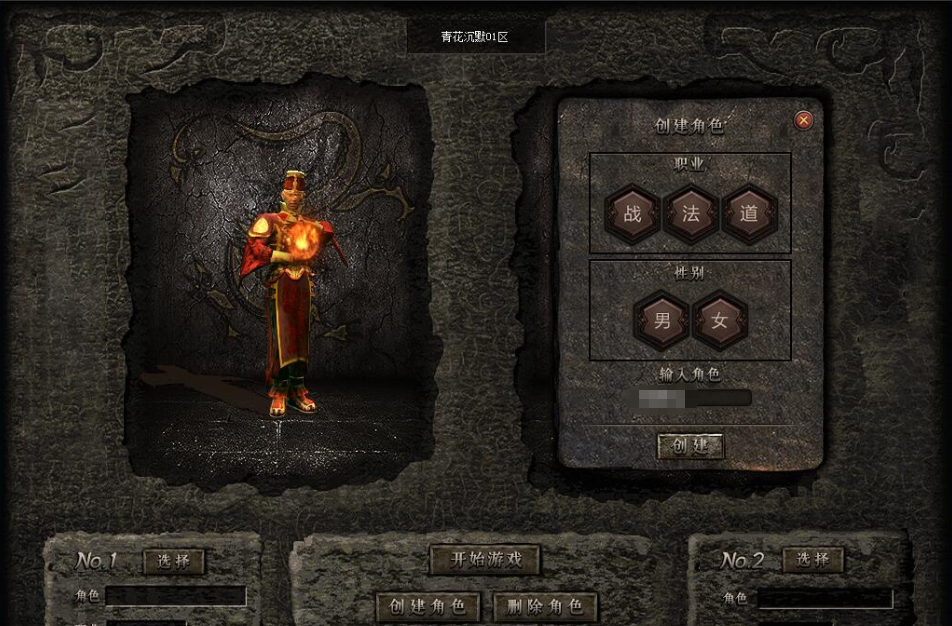Select character slot No.2 with 选择

(813, 559)
